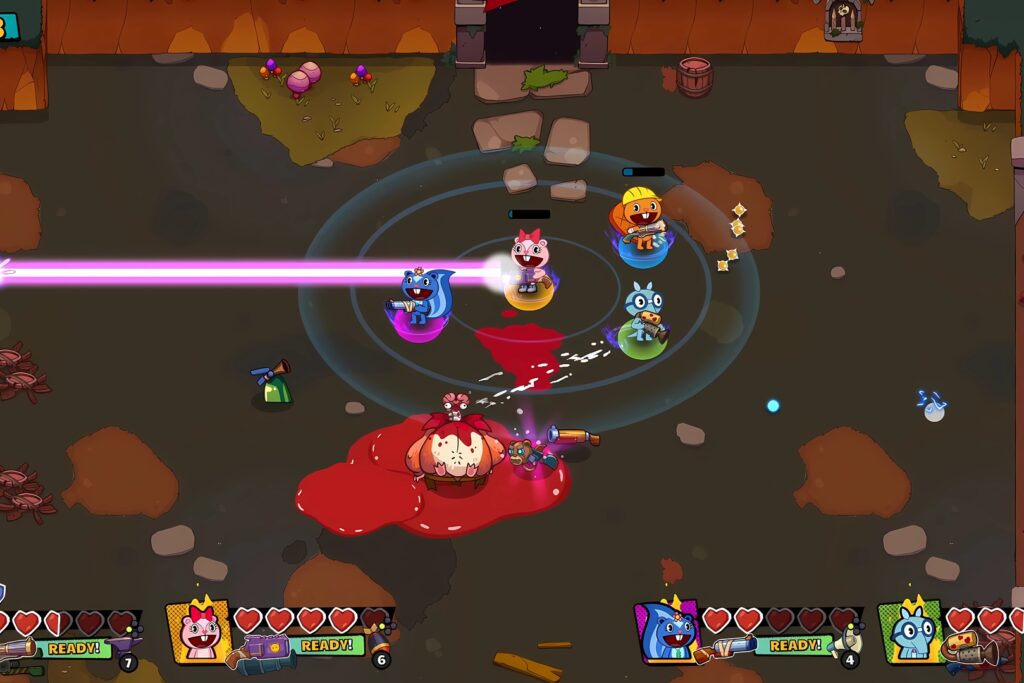Select Giggles' purple blaster weapon icon
1024x683 pixels.
264,652
